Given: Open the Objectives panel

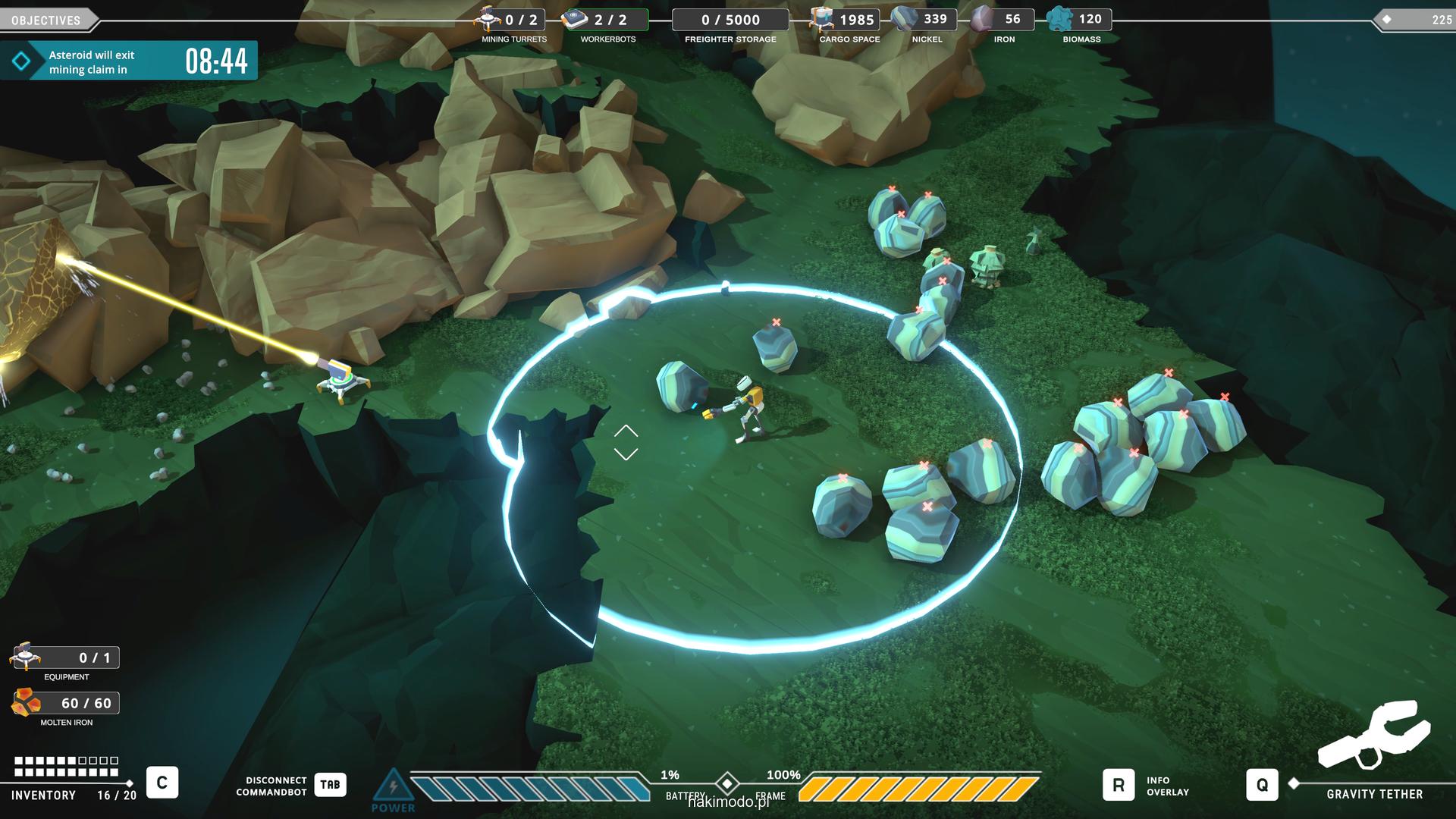Looking at the screenshot, I should coord(47,20).
